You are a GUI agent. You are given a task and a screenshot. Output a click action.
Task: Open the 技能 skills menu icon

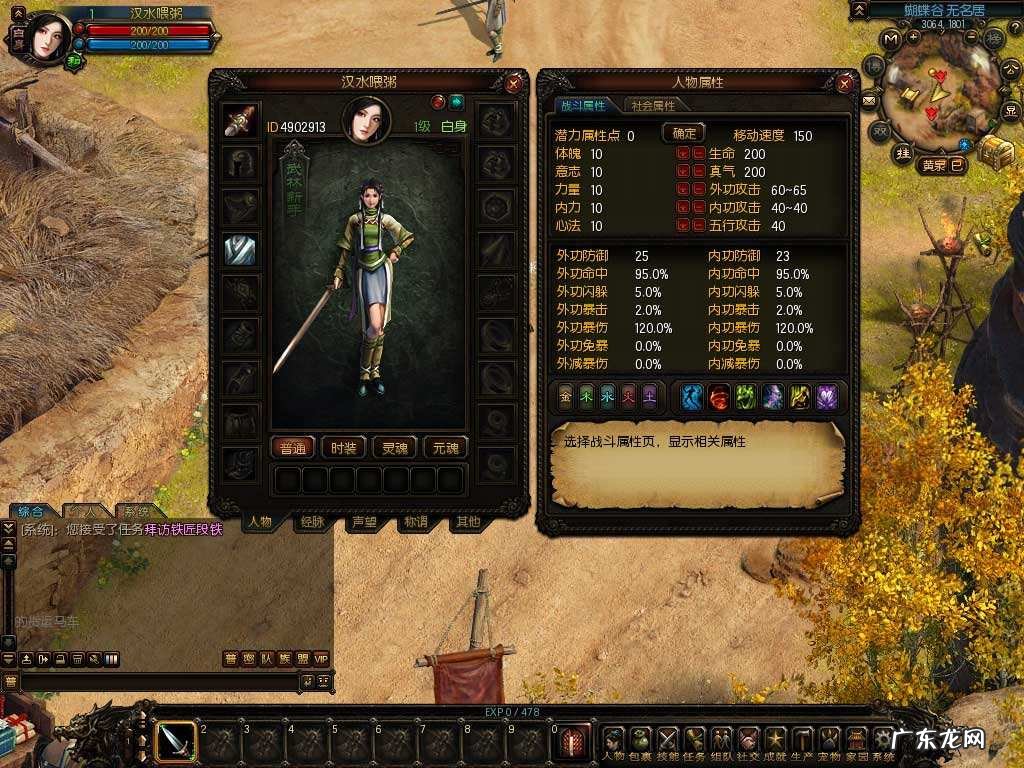point(667,742)
